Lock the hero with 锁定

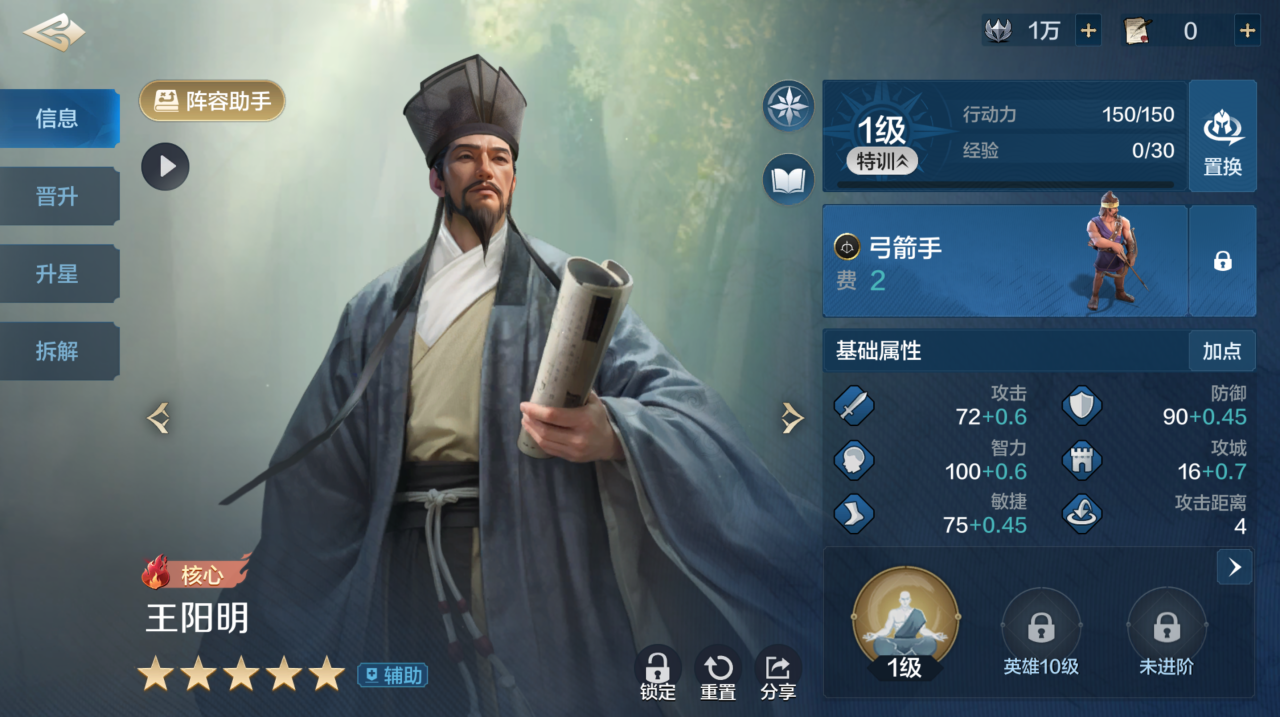657,673
